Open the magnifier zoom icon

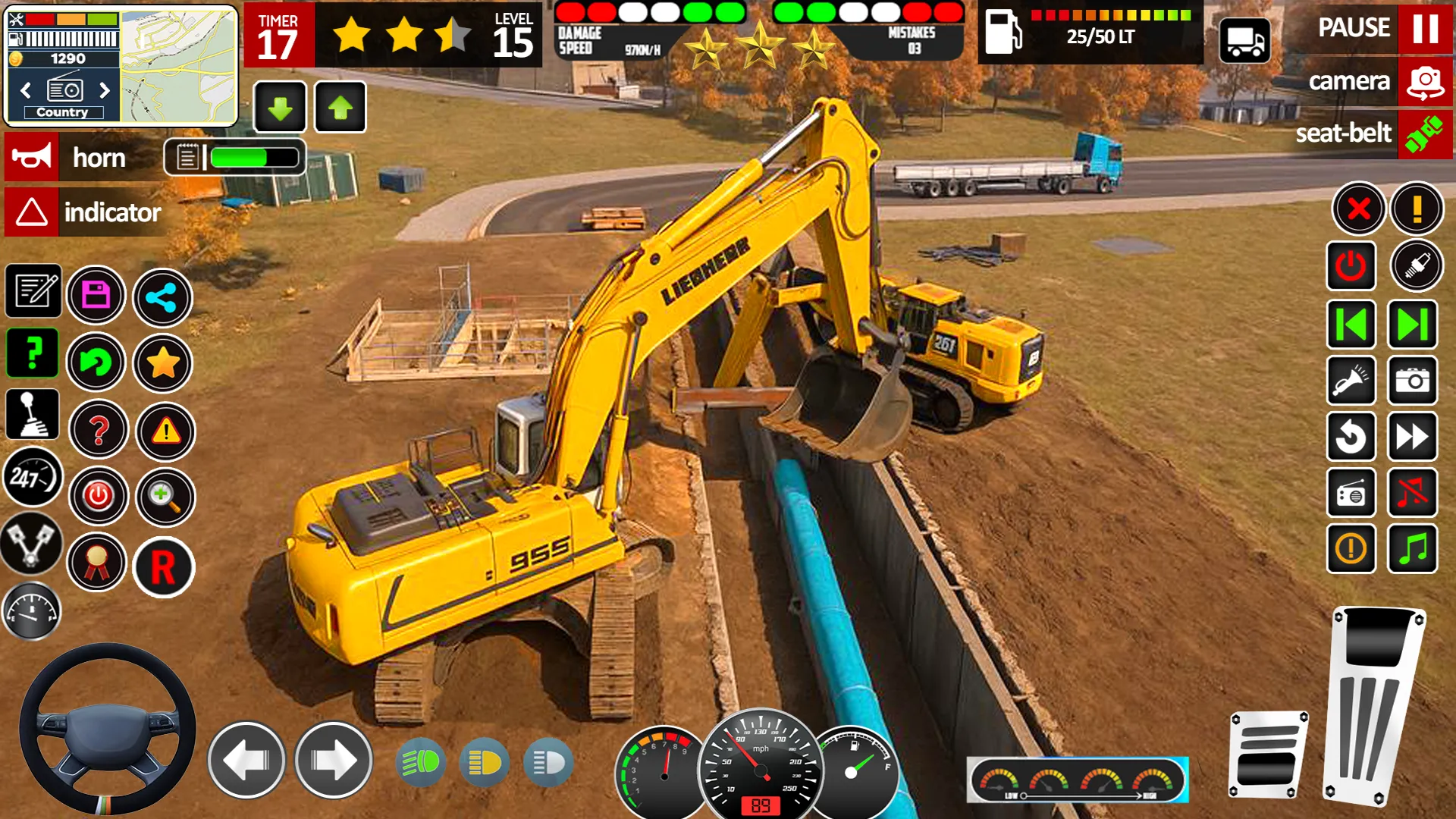165,497
